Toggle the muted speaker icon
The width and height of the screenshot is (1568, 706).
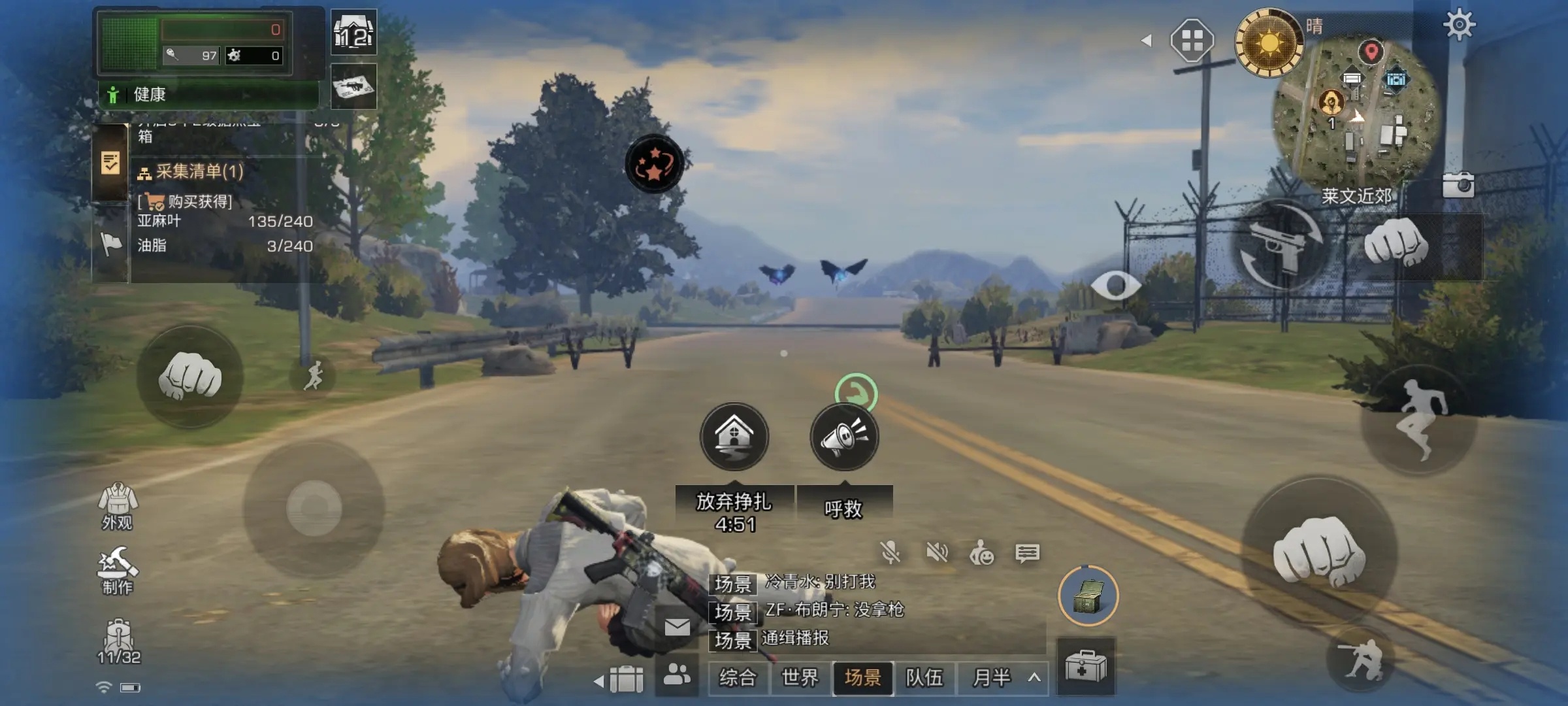(937, 553)
